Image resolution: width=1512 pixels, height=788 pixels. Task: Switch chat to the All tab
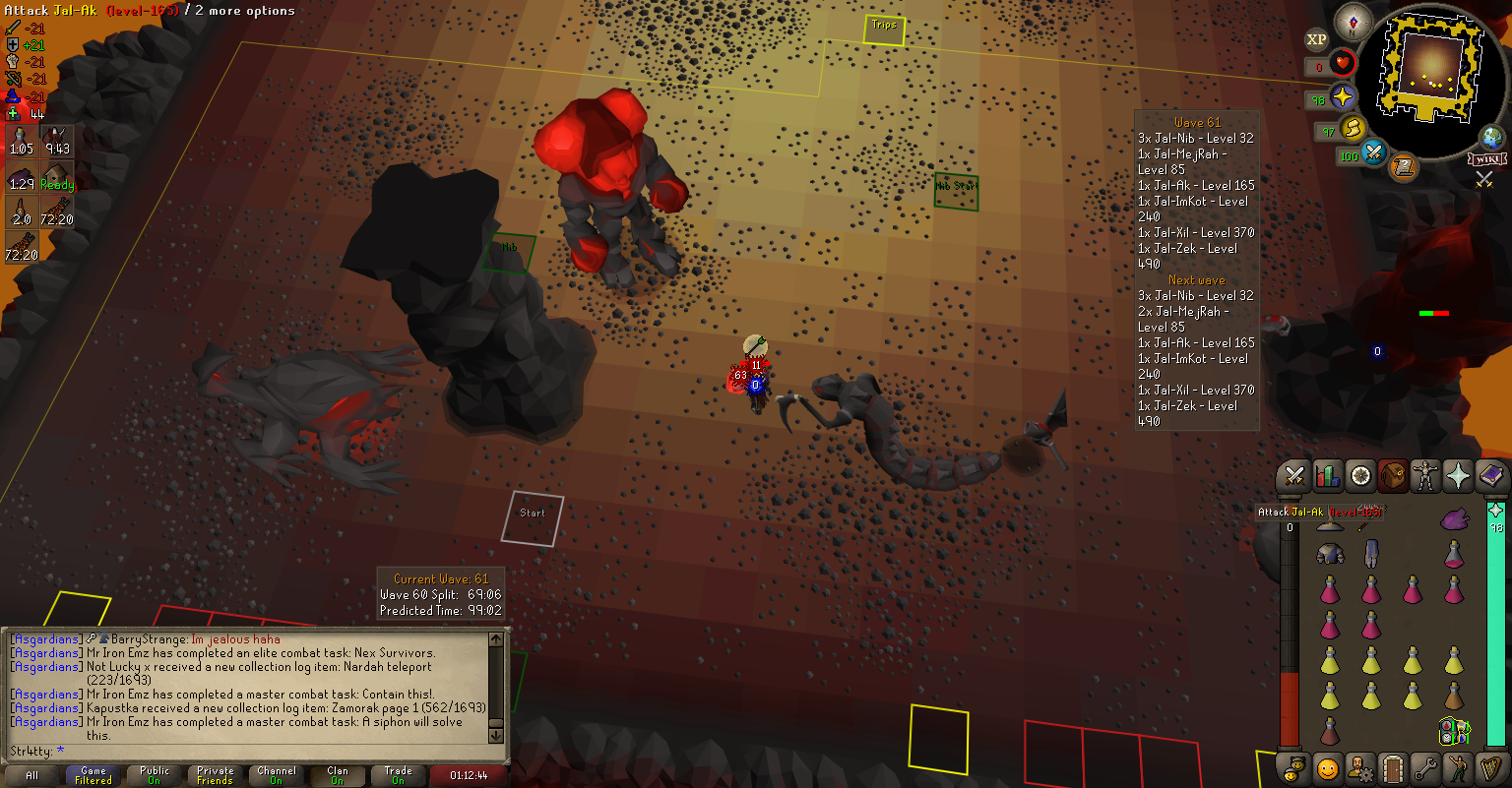[x=32, y=776]
